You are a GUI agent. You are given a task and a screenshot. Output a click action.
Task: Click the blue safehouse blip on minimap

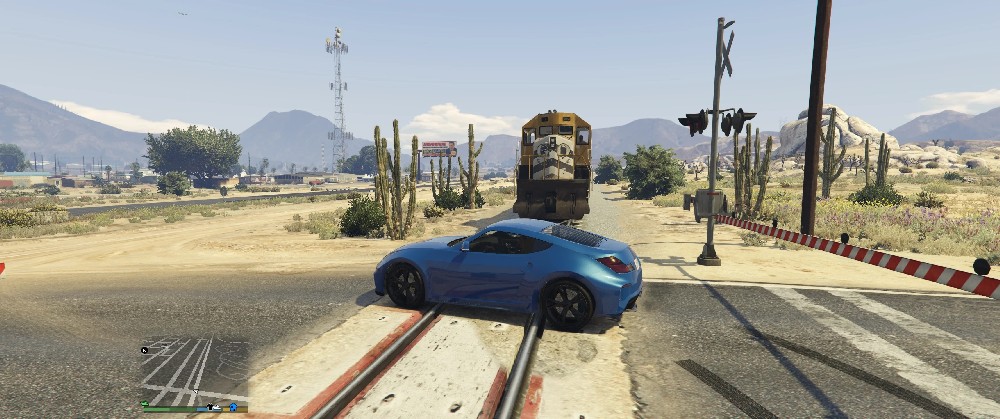pyautogui.click(x=233, y=407)
